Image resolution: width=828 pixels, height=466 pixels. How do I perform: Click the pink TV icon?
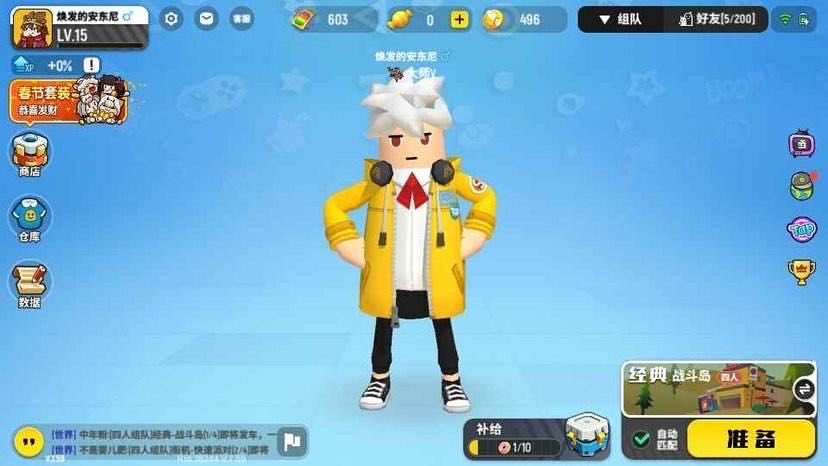click(802, 143)
